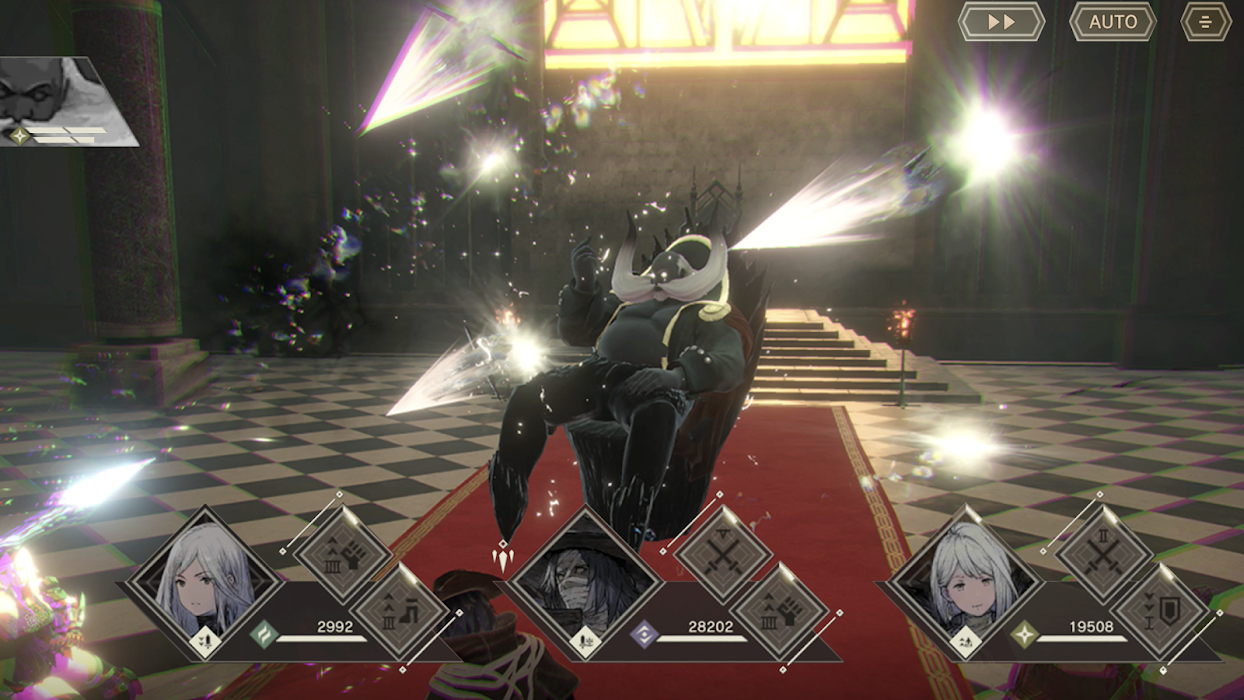Enable AUTO battle mode

tap(1112, 22)
